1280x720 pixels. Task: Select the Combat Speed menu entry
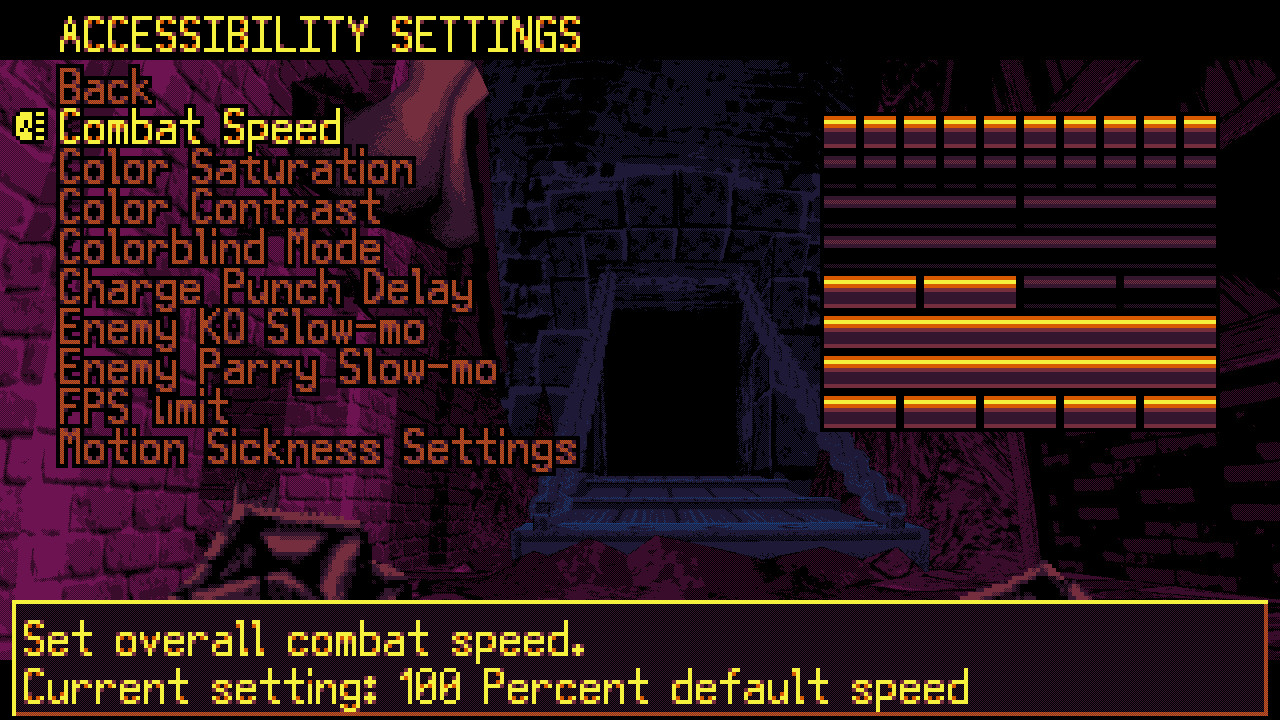point(198,128)
